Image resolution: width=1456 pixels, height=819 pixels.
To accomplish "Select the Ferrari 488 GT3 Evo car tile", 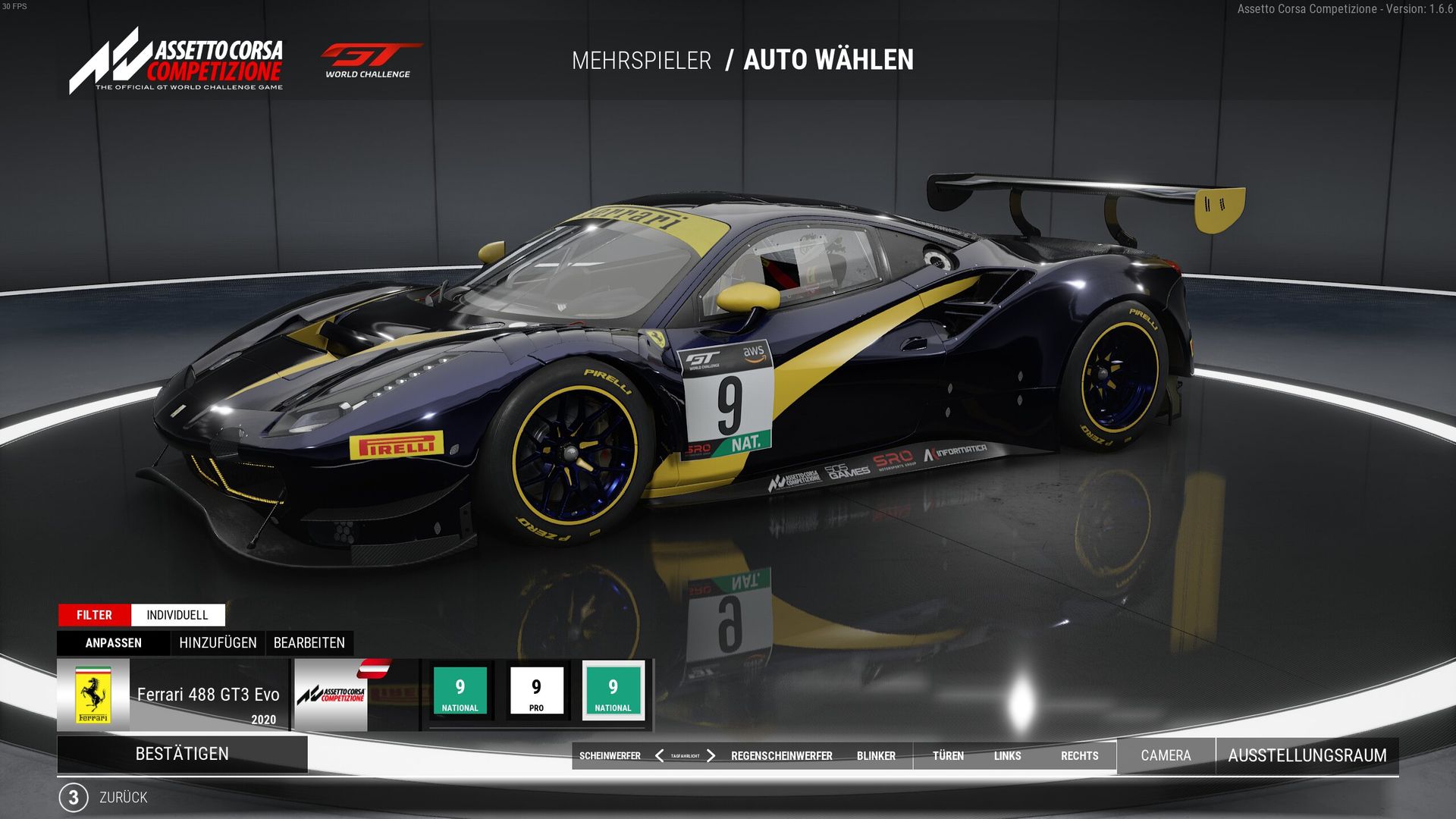I will tap(173, 695).
